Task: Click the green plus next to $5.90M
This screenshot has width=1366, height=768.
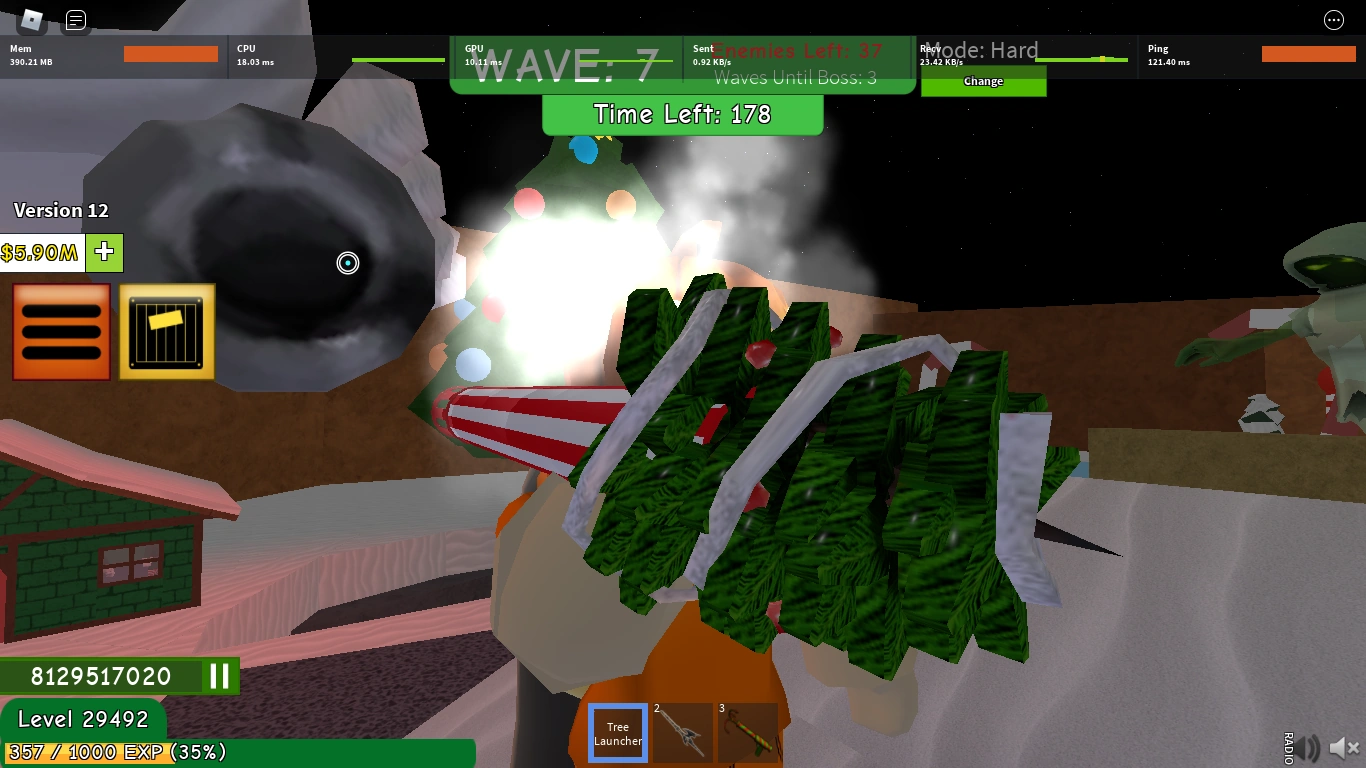Action: point(104,253)
